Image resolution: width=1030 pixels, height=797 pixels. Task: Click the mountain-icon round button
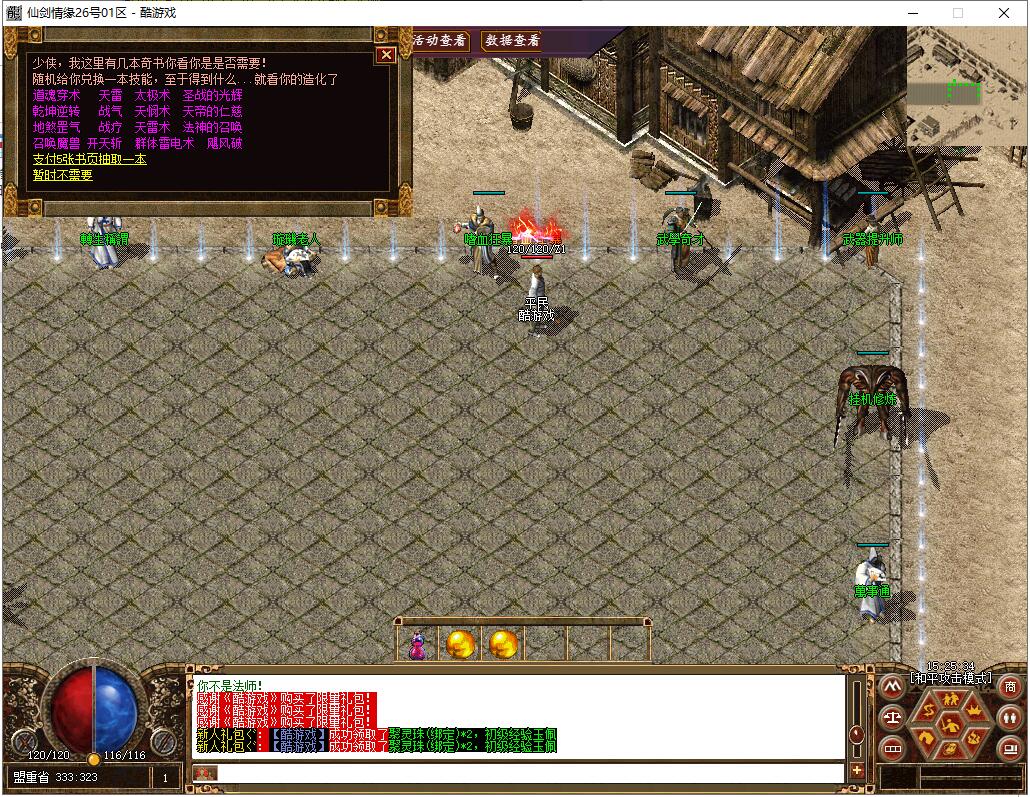890,687
